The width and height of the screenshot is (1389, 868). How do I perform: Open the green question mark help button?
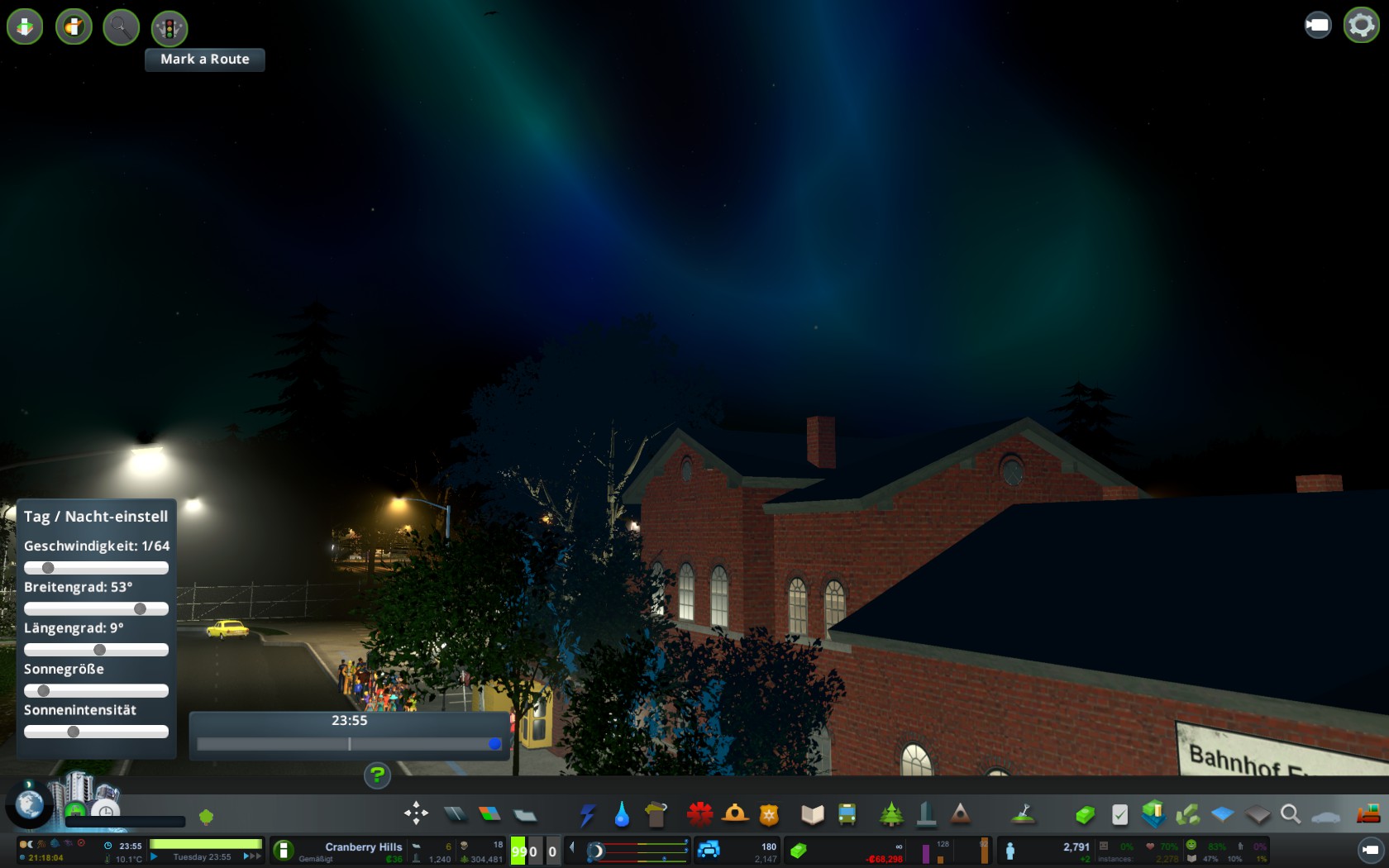377,775
